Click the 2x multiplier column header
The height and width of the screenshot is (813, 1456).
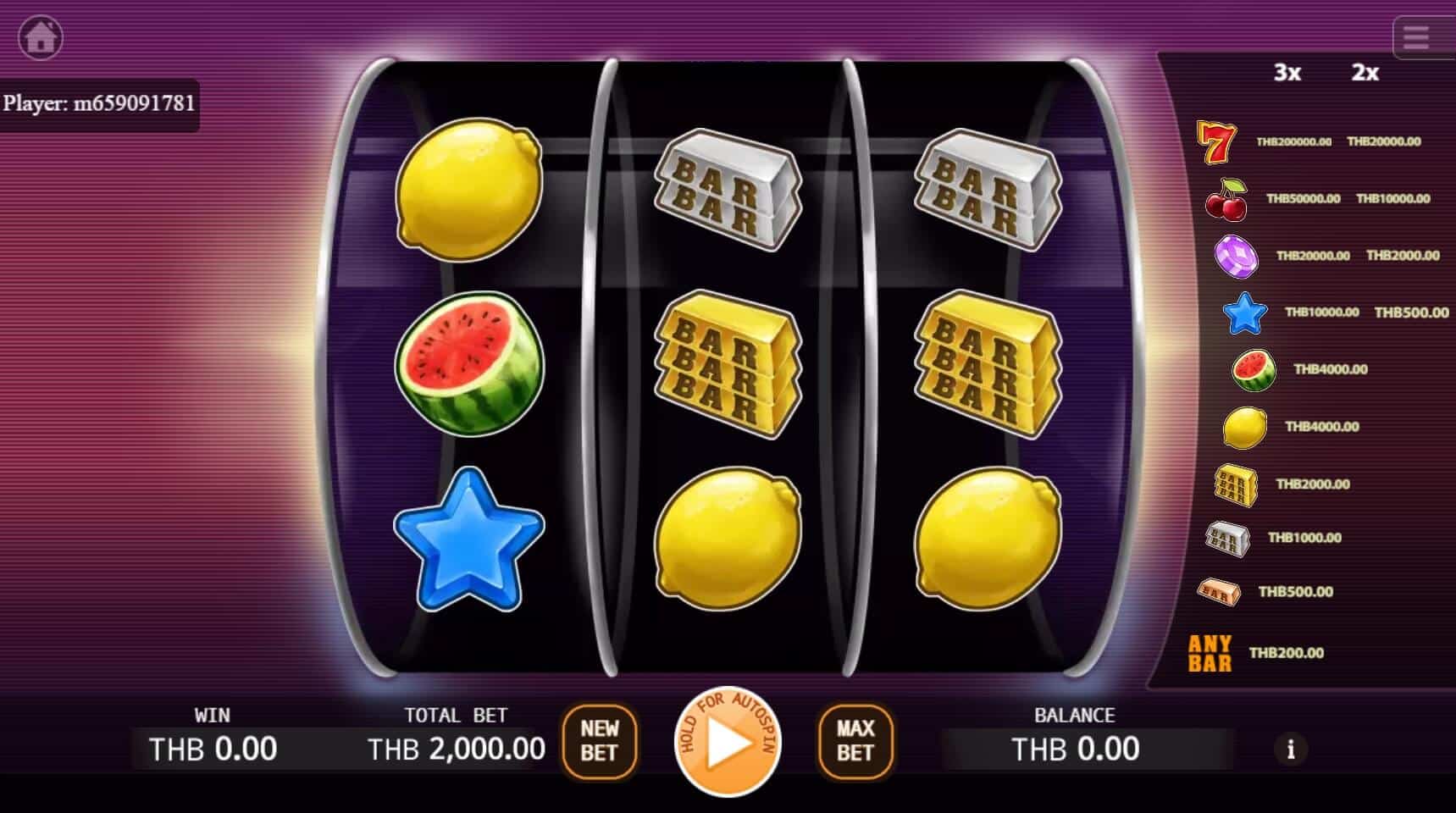point(1365,72)
